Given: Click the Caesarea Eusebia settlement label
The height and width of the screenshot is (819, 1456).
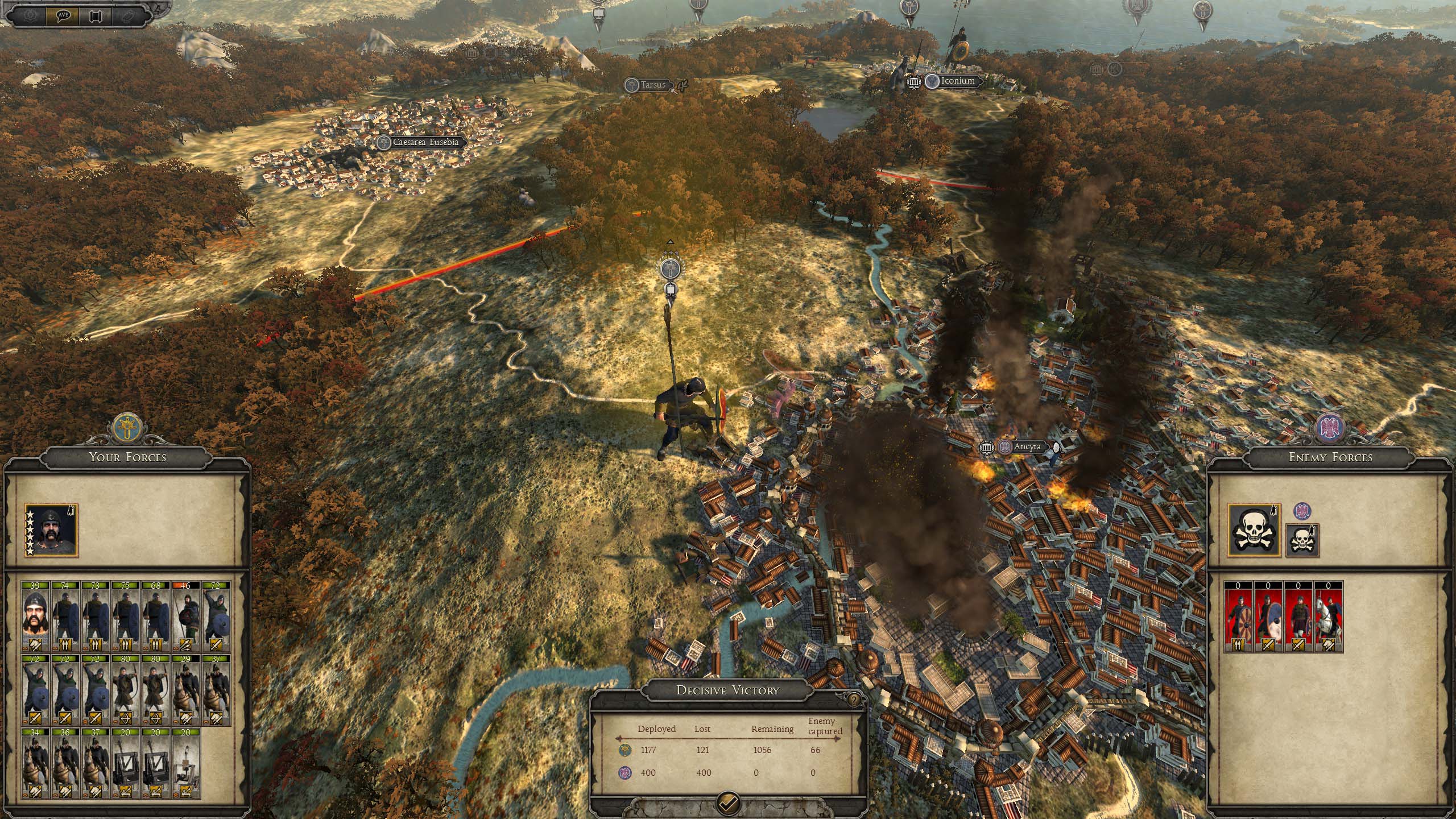Looking at the screenshot, I should pyautogui.click(x=425, y=142).
